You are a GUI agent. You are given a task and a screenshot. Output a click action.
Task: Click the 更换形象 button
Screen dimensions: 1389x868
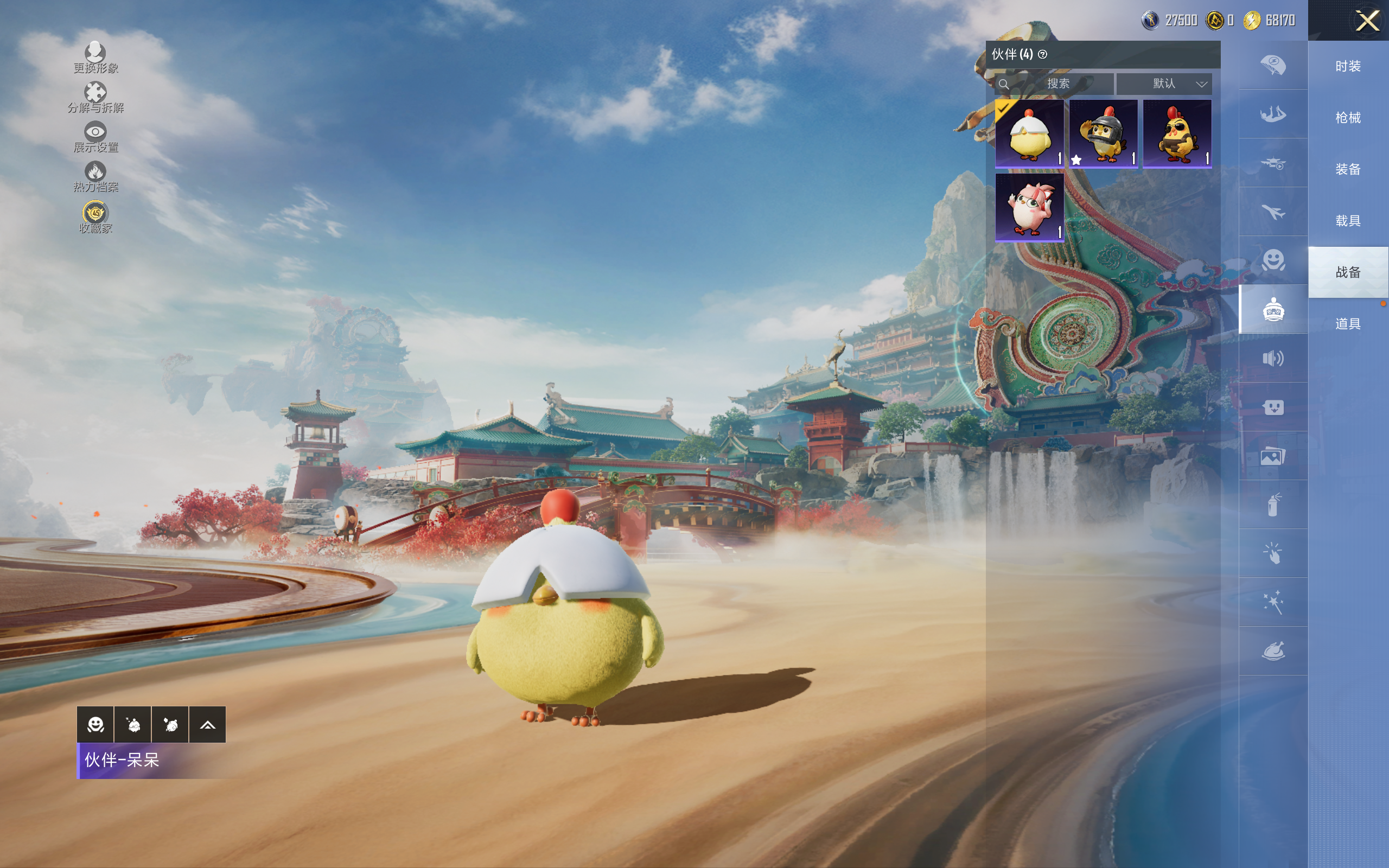coord(95,58)
